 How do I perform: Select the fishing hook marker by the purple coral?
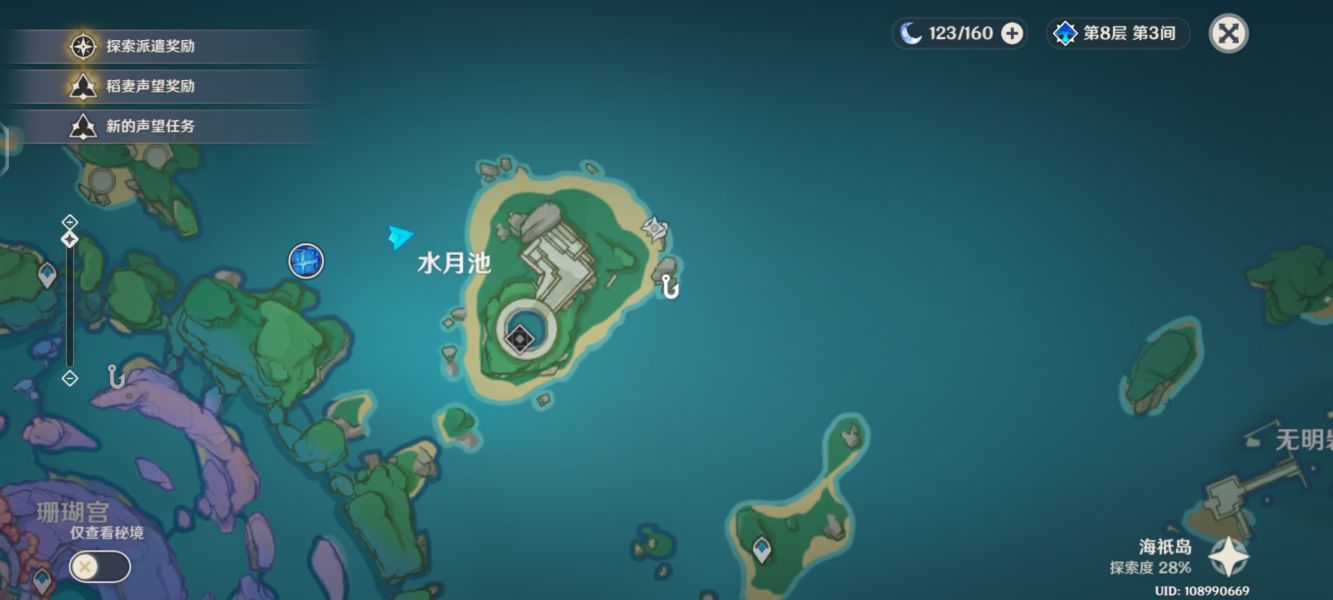point(116,376)
